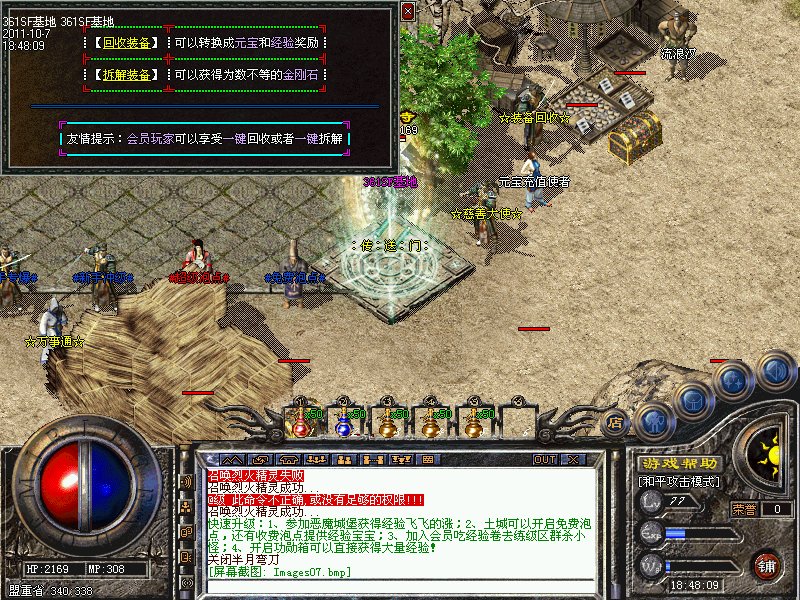Screen dimensions: 800x600
Task: Use the blue mana potion belt slot
Action: (x=344, y=423)
